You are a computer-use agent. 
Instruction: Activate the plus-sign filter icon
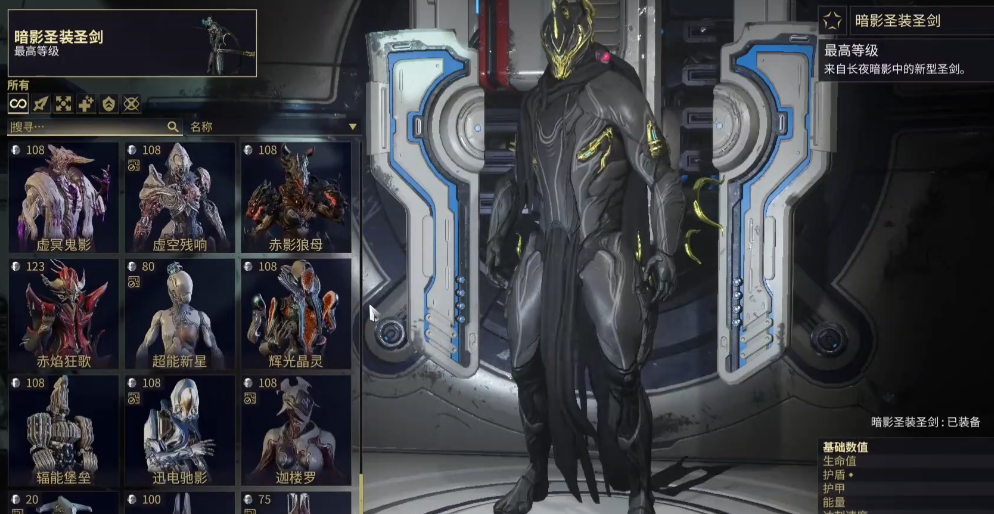pyautogui.click(x=86, y=103)
